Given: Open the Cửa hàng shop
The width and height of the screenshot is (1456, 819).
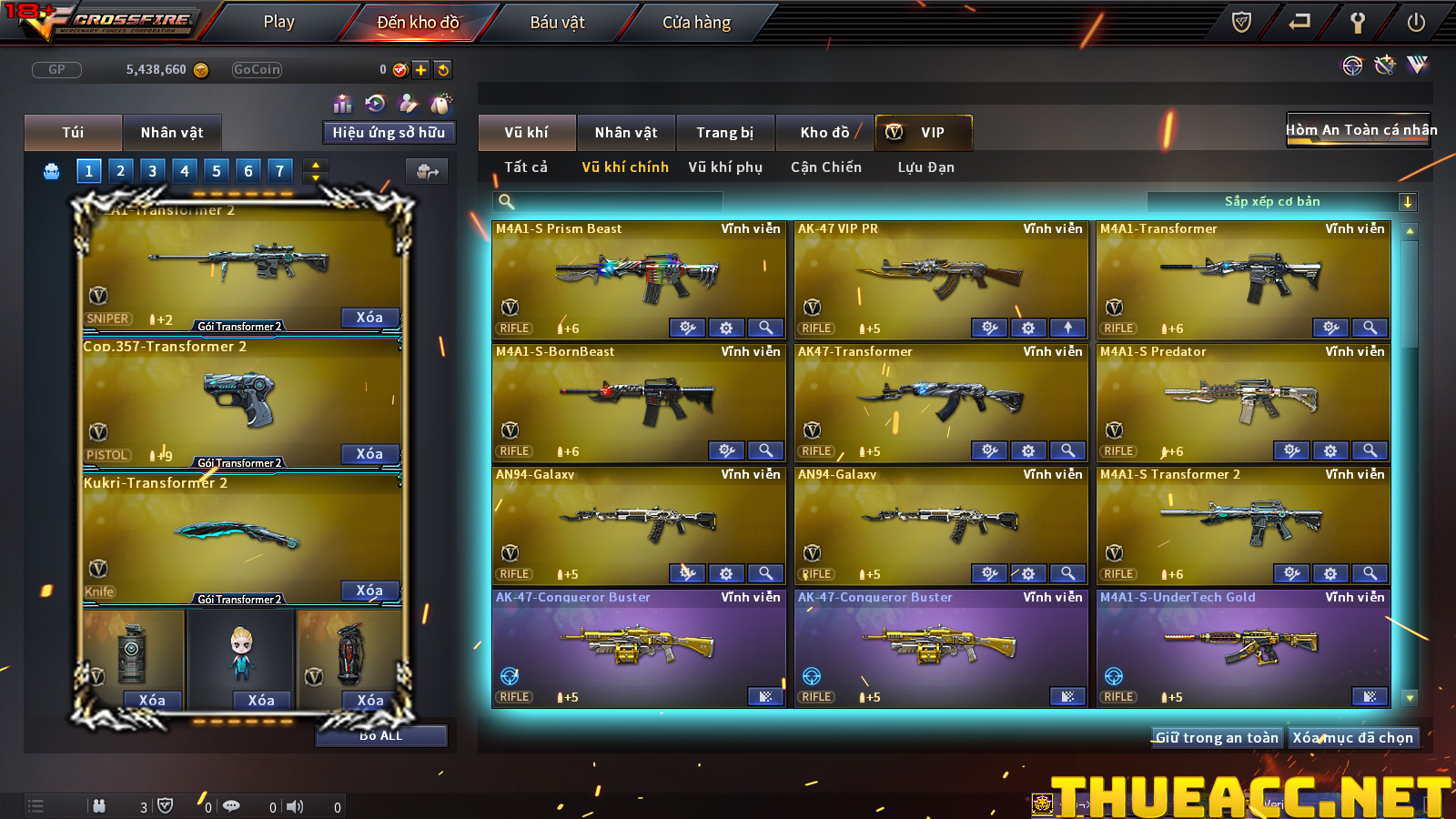Looking at the screenshot, I should [696, 22].
